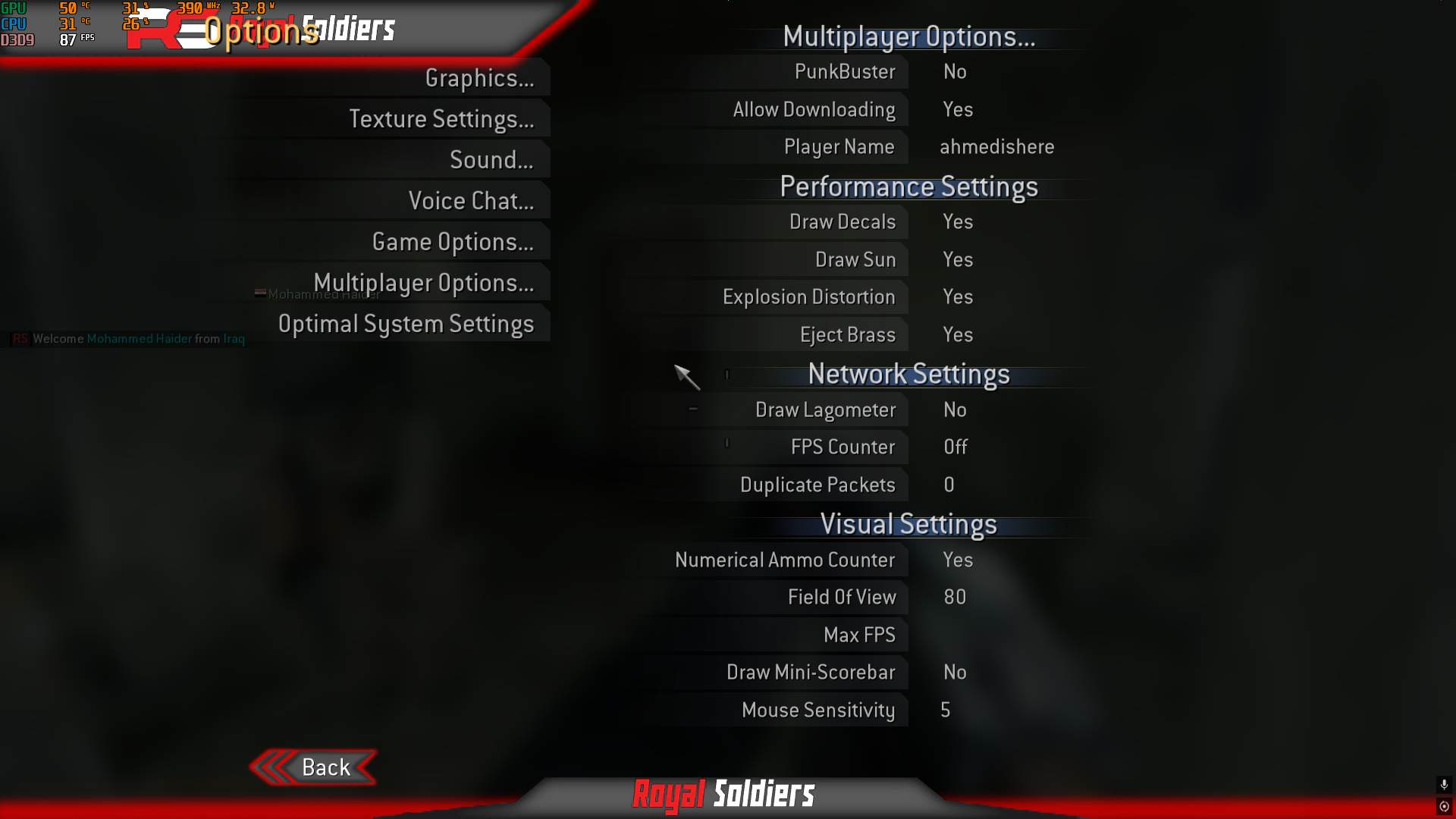Click the screen recording icon in the tray
This screenshot has height=819, width=1456.
tap(1444, 806)
